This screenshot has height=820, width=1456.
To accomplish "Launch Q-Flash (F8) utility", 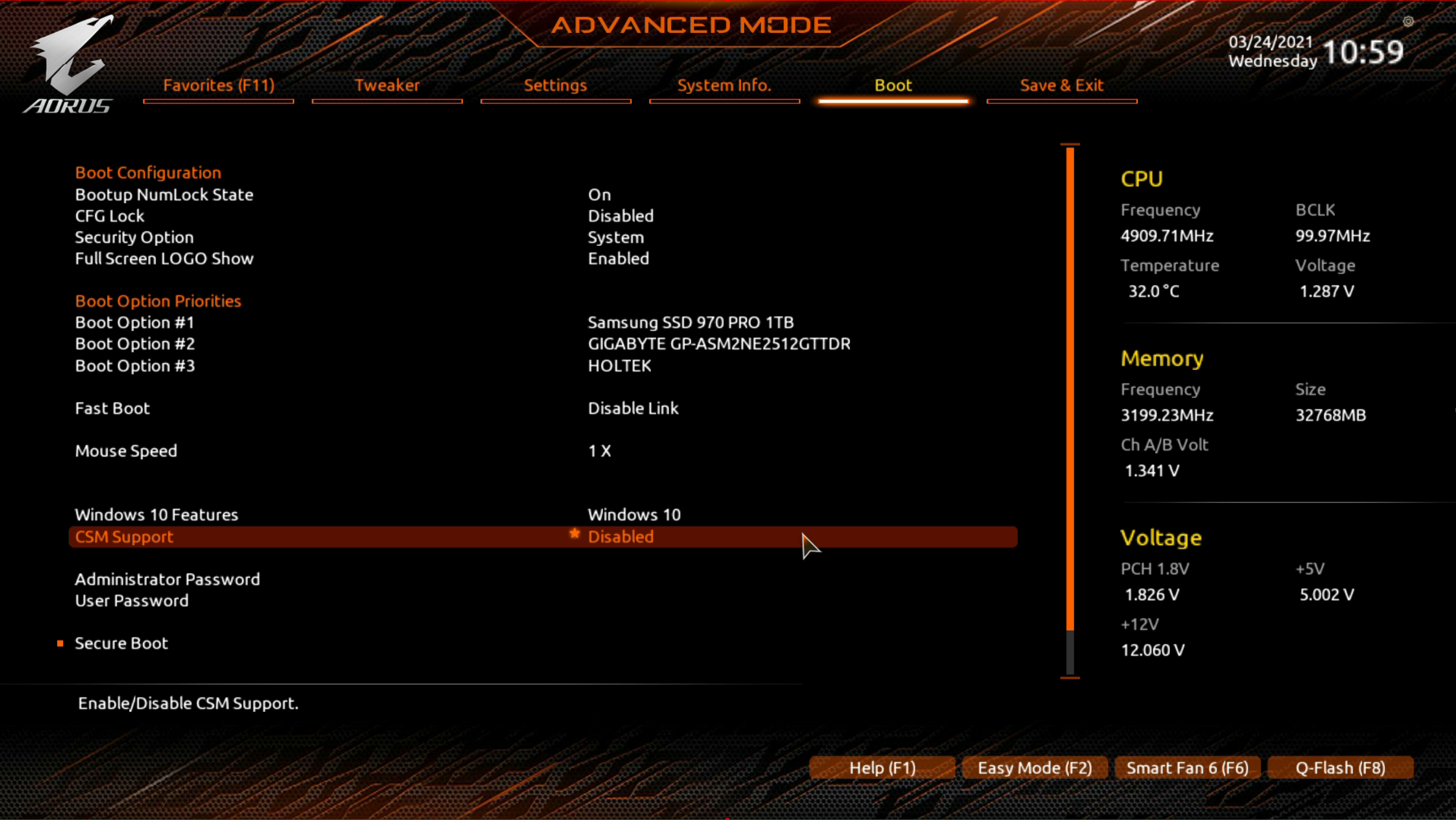I will pos(1340,768).
